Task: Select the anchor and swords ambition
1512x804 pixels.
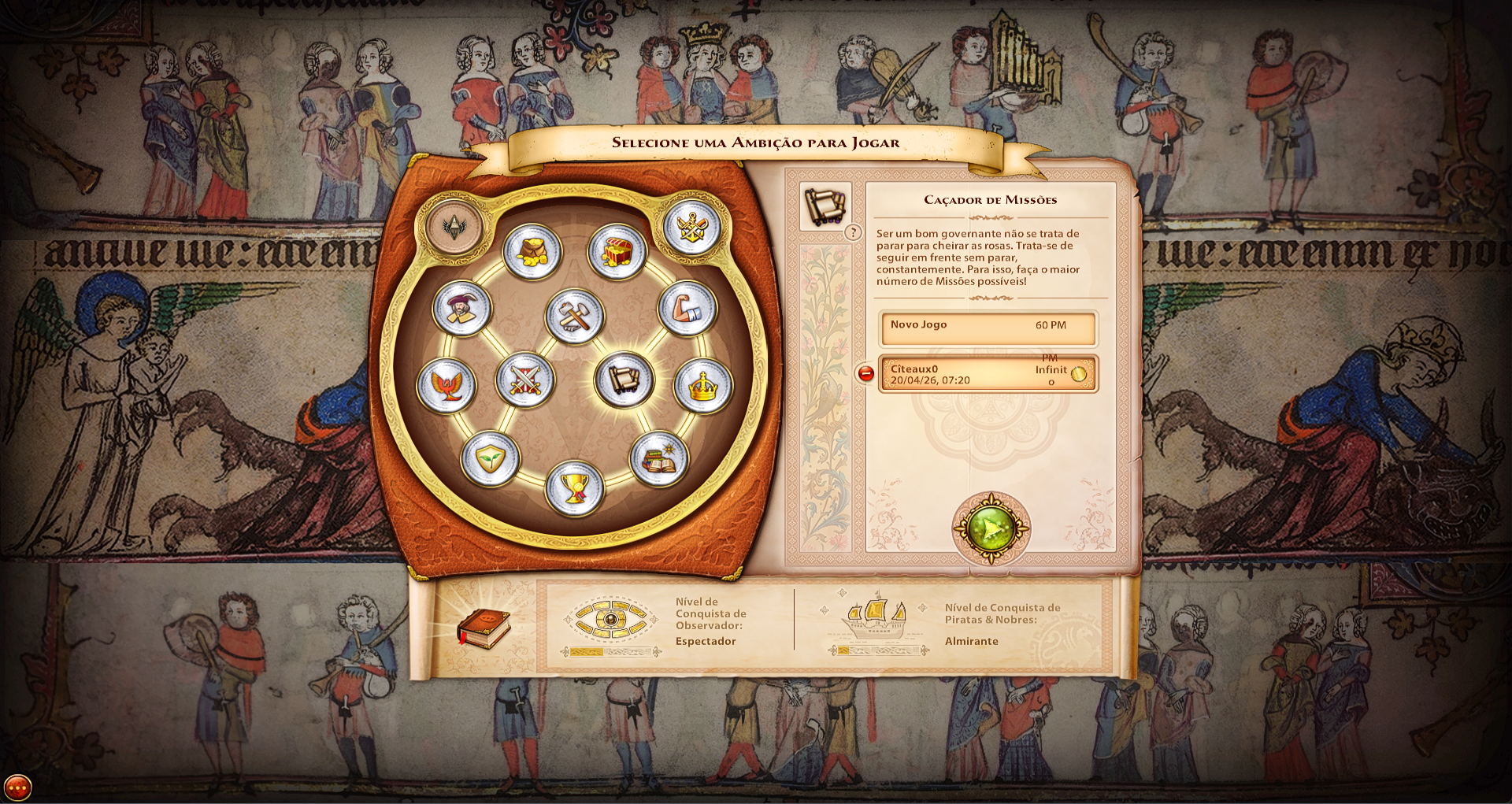Action: click(x=691, y=228)
